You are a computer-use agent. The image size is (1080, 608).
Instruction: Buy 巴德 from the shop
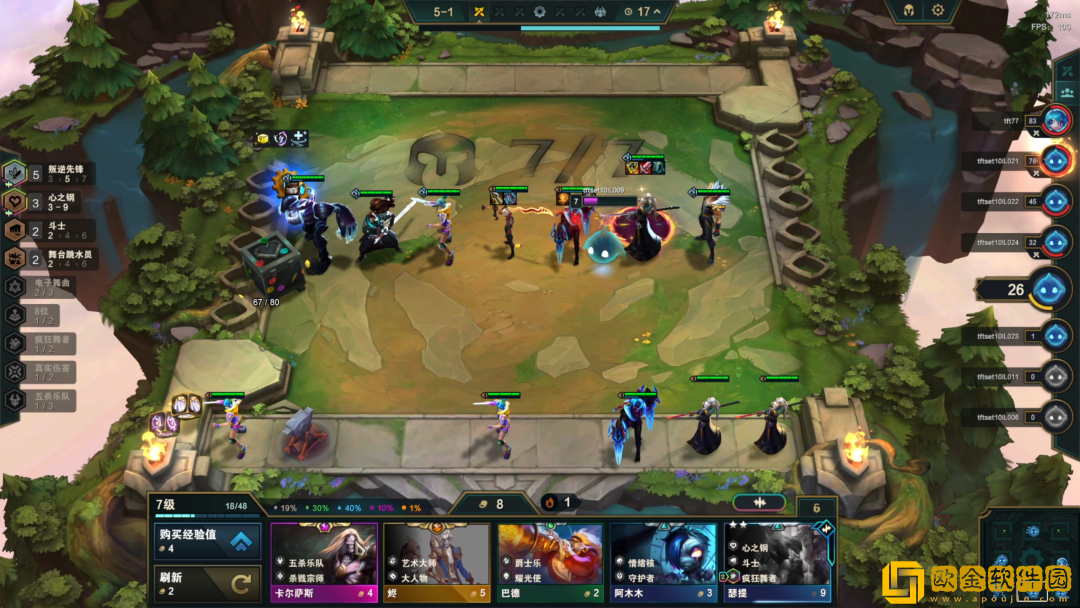(x=550, y=562)
